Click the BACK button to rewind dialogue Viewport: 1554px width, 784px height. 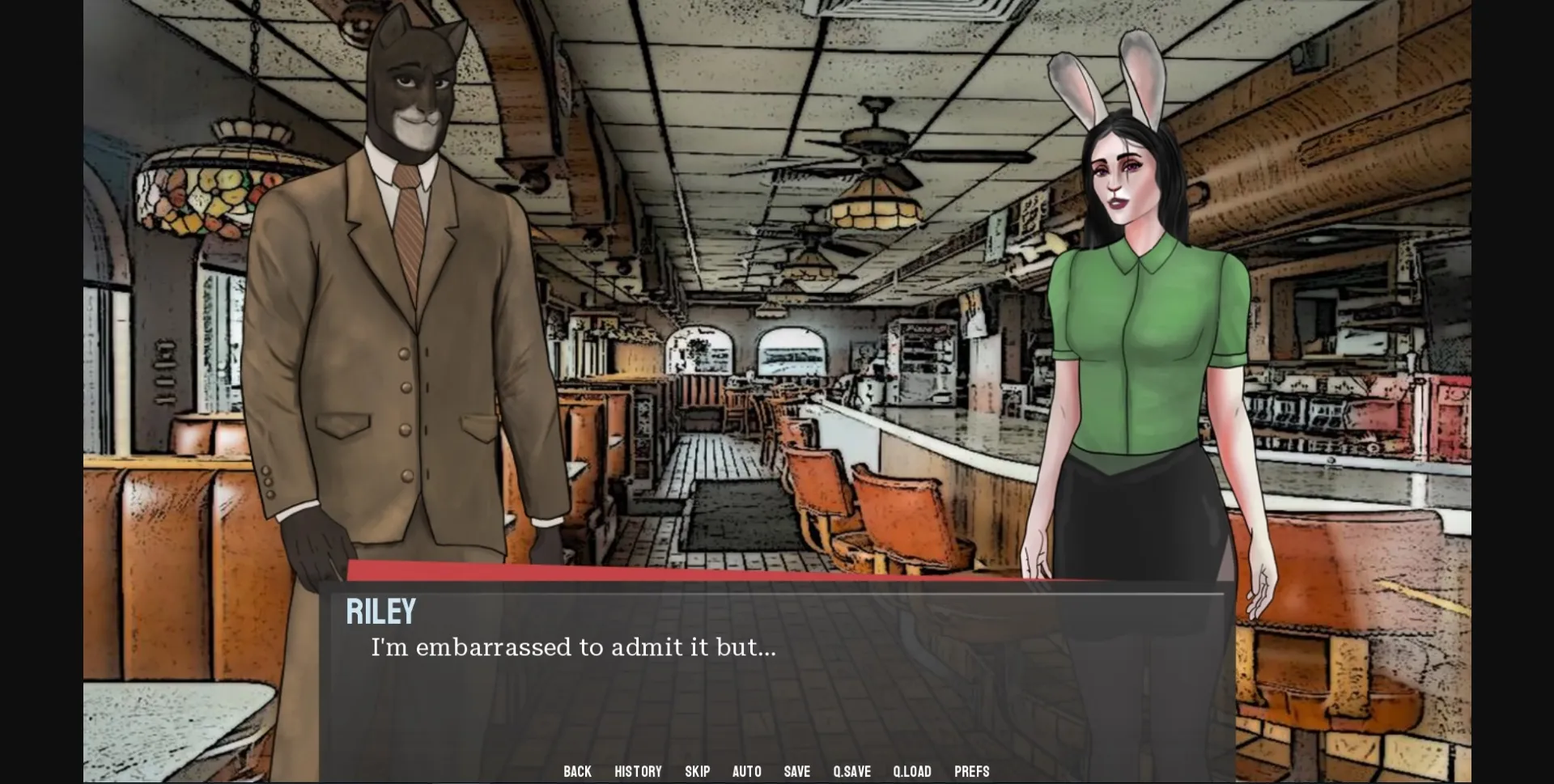pos(577,771)
